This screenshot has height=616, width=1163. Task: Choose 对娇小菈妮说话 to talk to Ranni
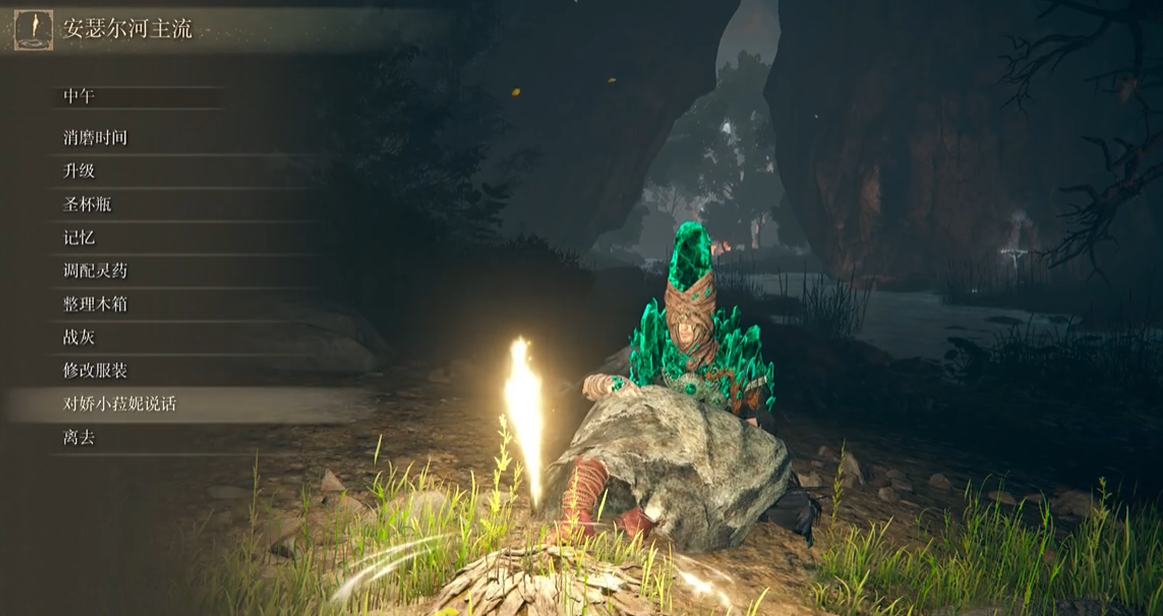pyautogui.click(x=120, y=404)
